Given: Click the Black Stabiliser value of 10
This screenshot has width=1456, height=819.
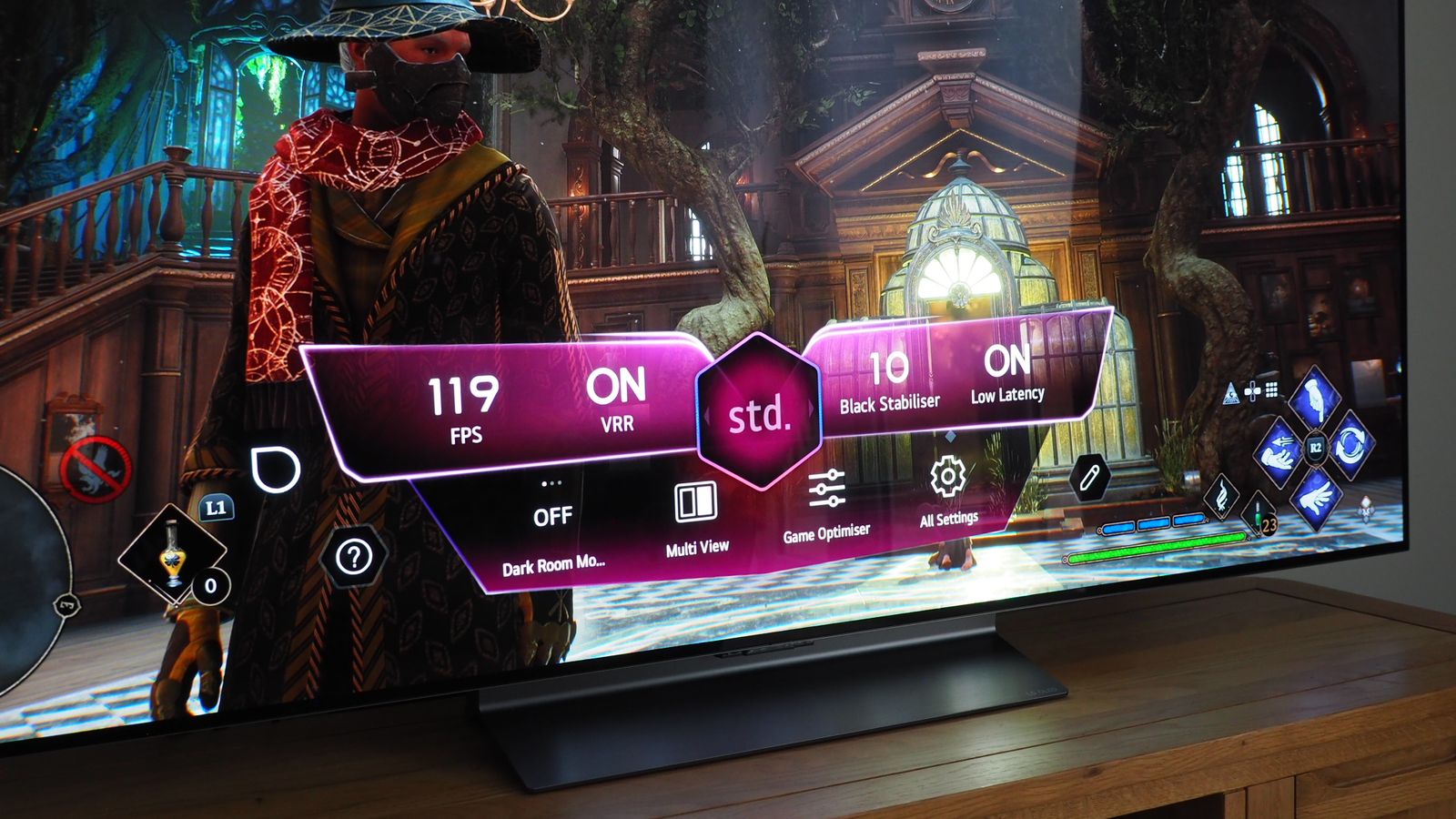Looking at the screenshot, I should [x=890, y=370].
